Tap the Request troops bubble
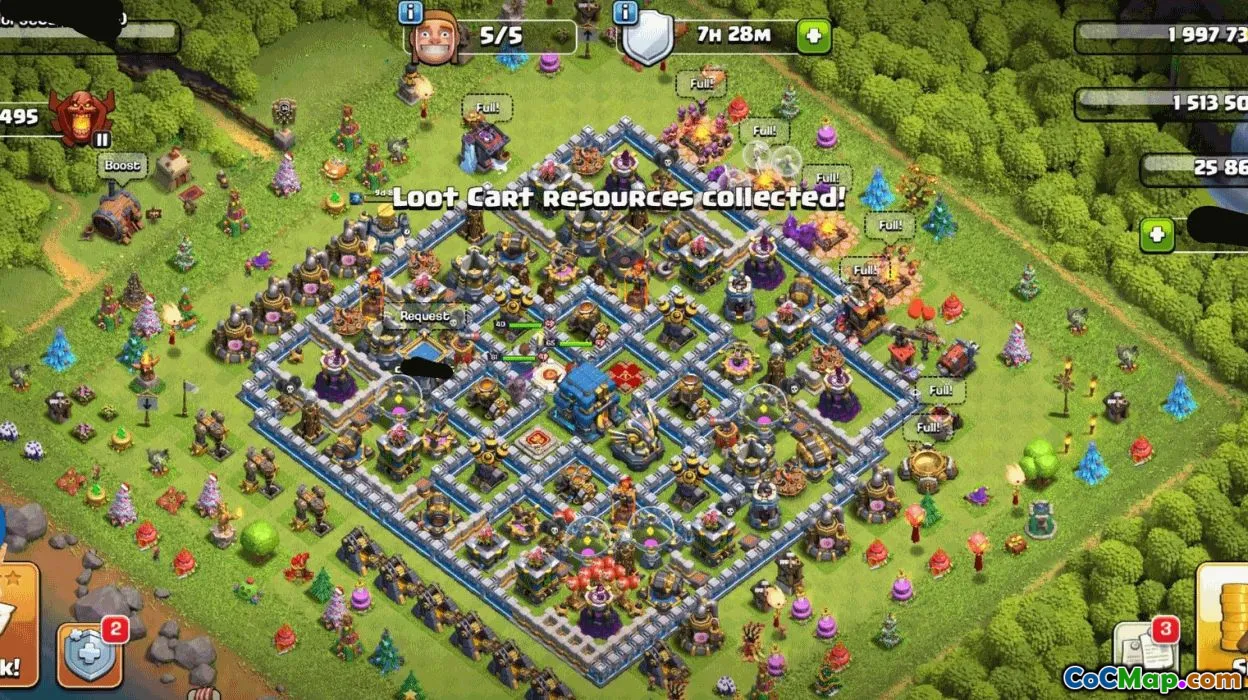The image size is (1248, 700). pyautogui.click(x=425, y=316)
